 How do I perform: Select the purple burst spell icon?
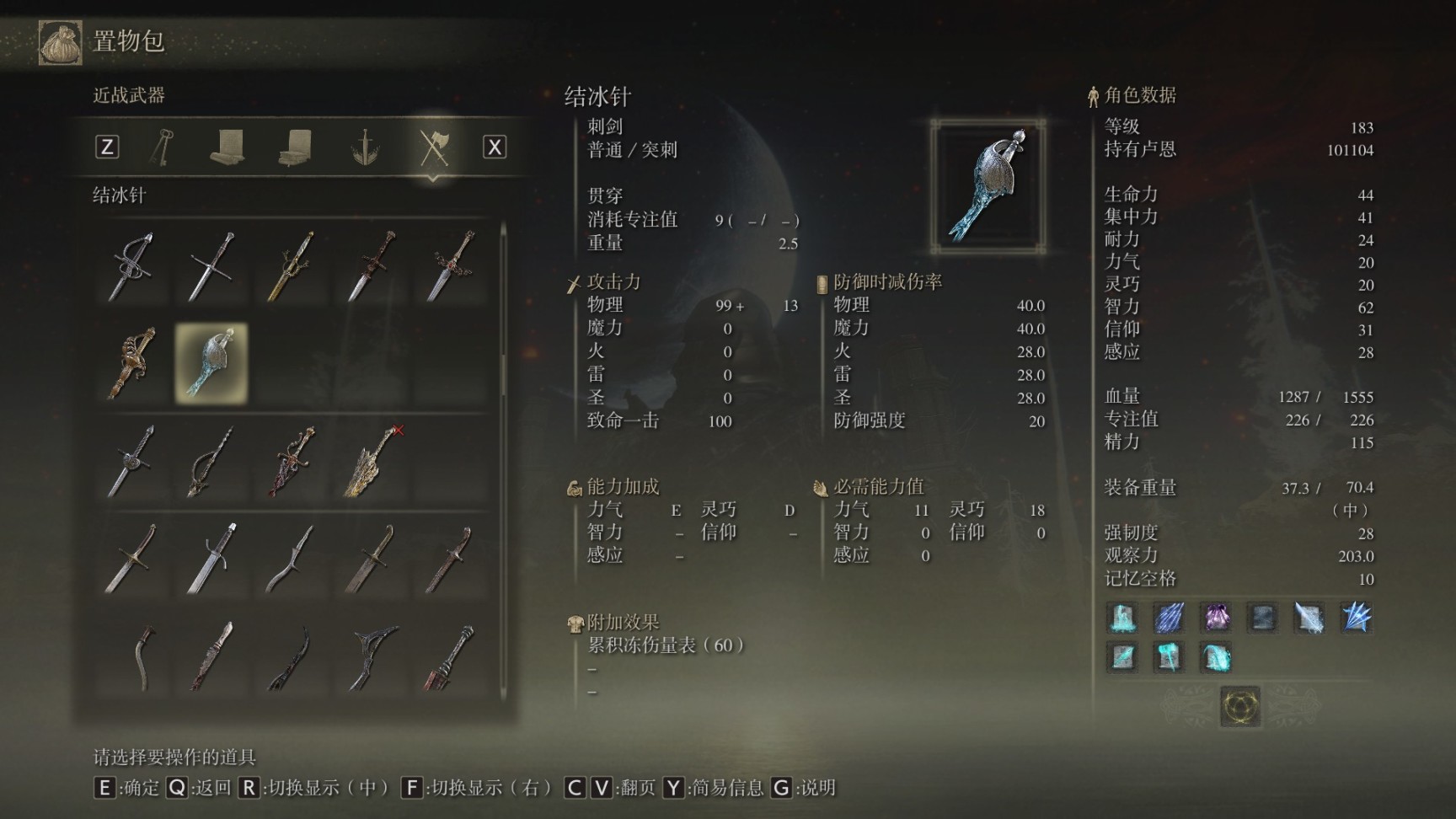(1215, 618)
